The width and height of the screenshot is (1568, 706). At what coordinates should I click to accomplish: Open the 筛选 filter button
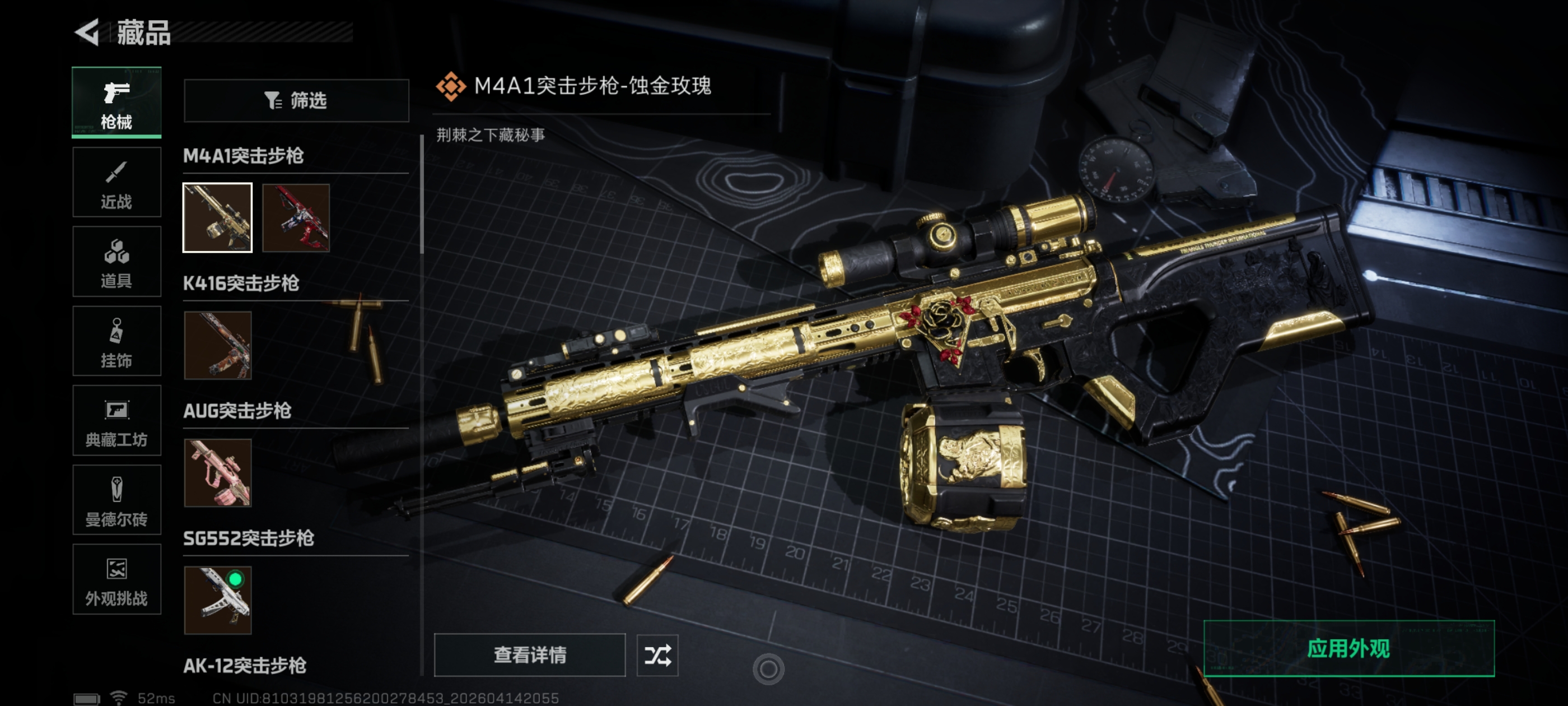296,100
